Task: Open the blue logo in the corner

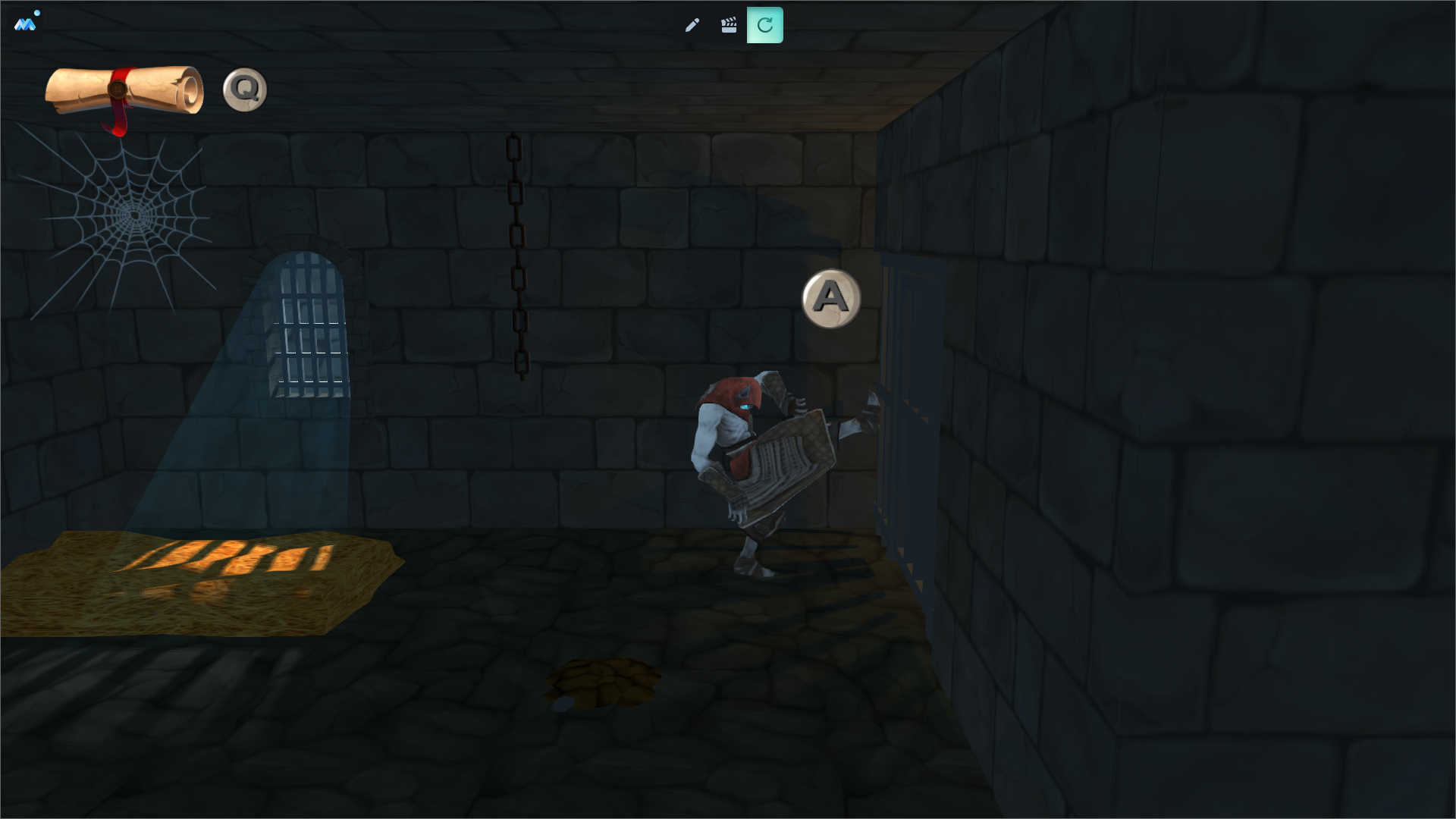Action: [25, 24]
